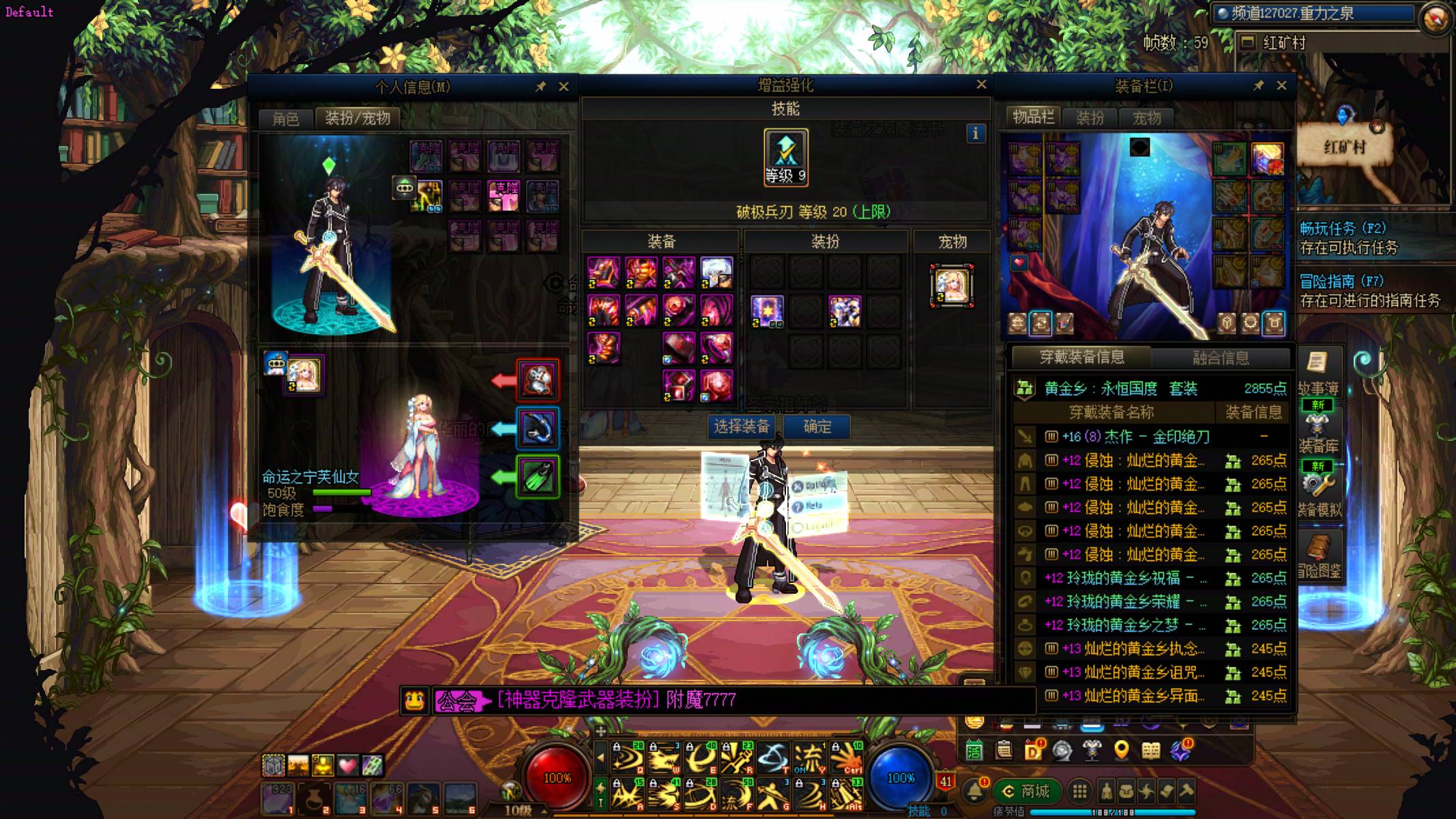Switch to the 角色 tab
Viewport: 1456px width, 819px height.
click(285, 118)
